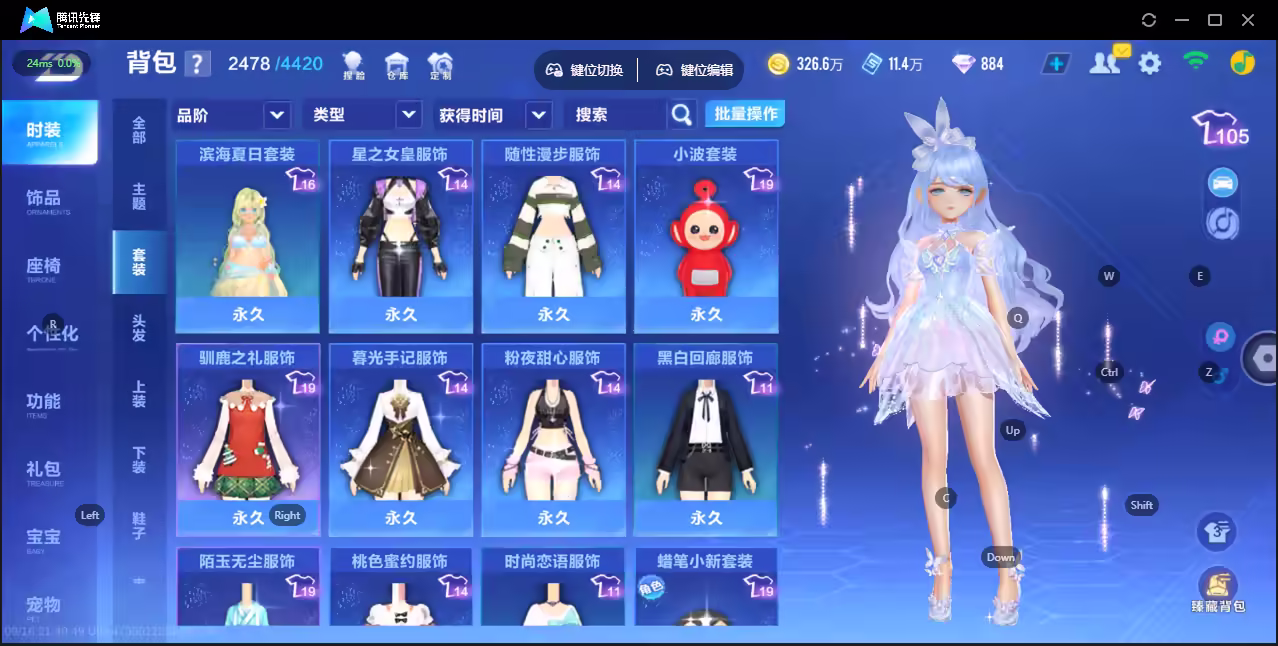
Task: Show the 全部 sub-category
Action: pyautogui.click(x=139, y=130)
